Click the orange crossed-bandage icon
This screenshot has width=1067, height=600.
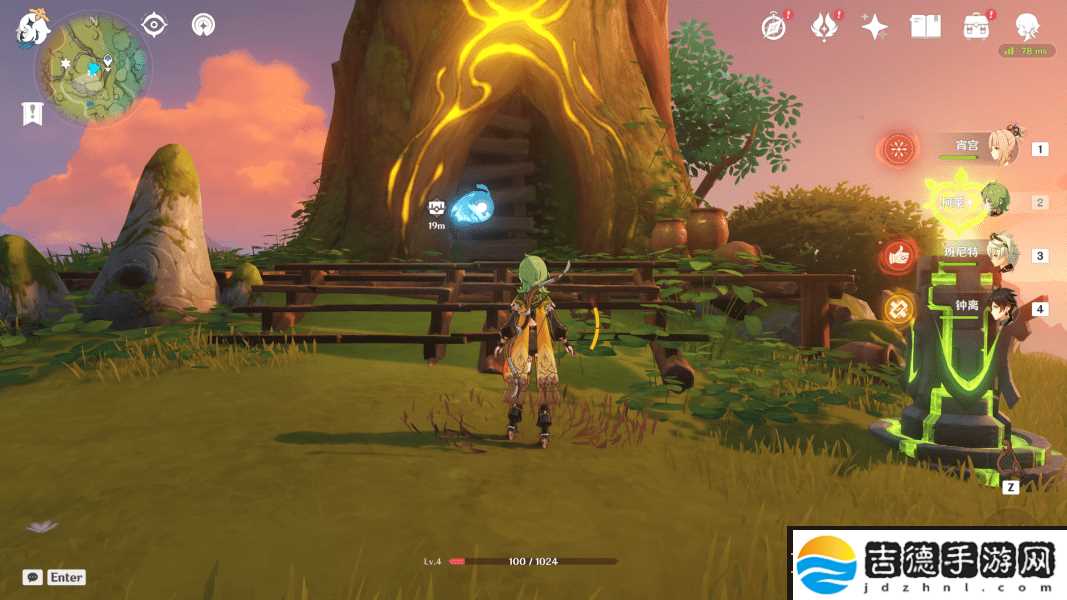899,309
